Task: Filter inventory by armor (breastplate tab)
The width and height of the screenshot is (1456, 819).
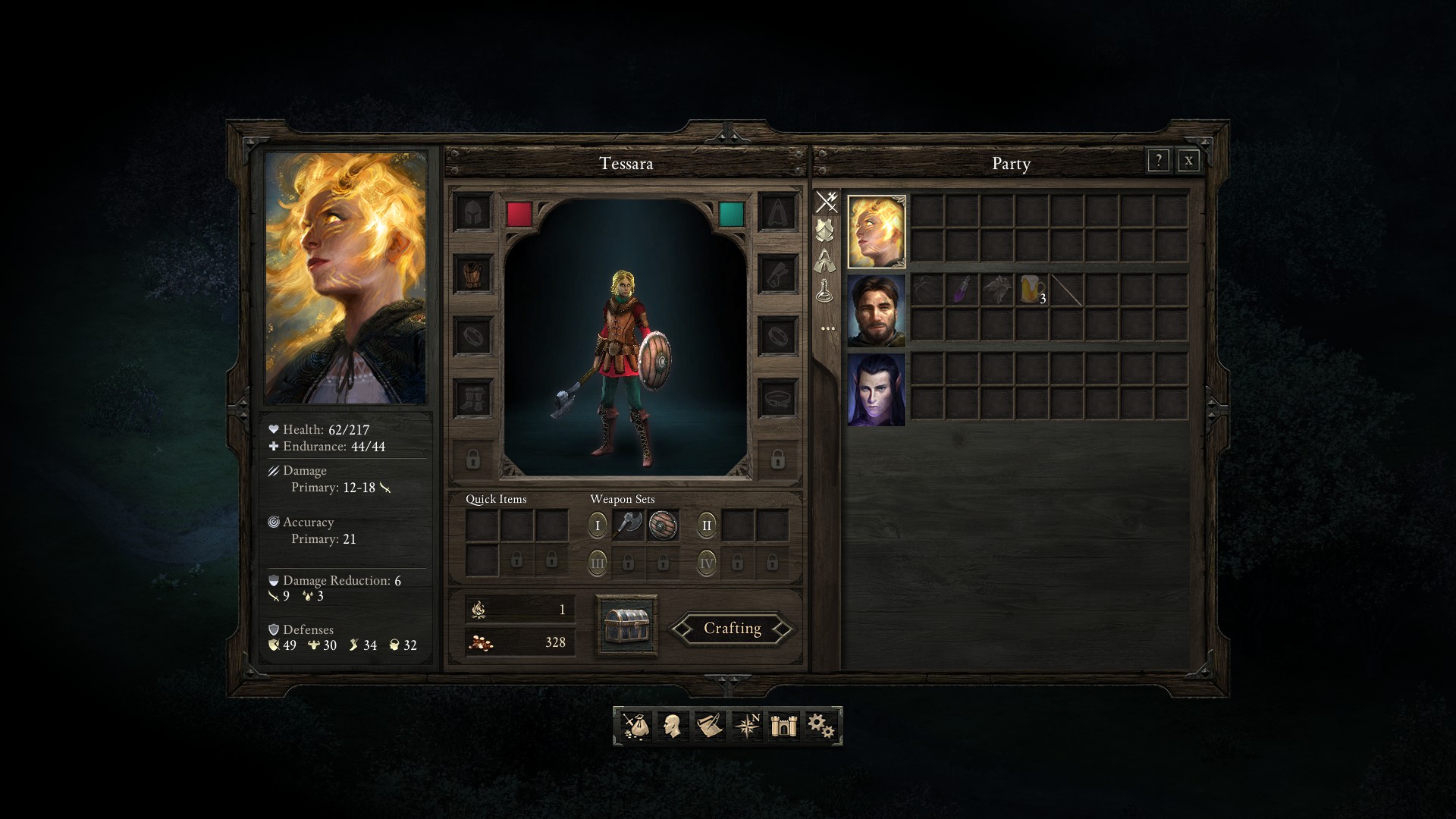Action: pos(826,230)
